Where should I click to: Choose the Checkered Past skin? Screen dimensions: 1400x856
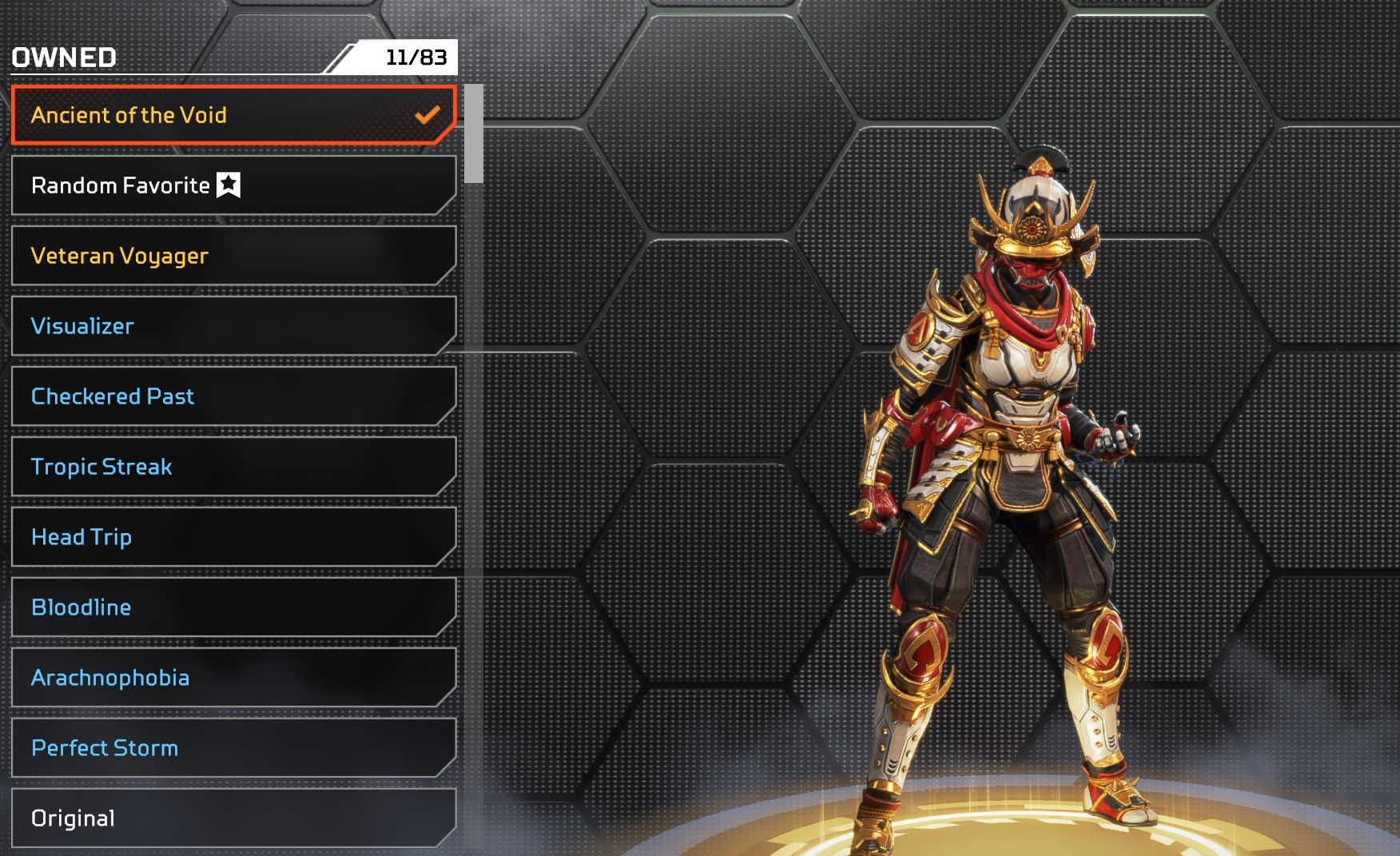[232, 396]
